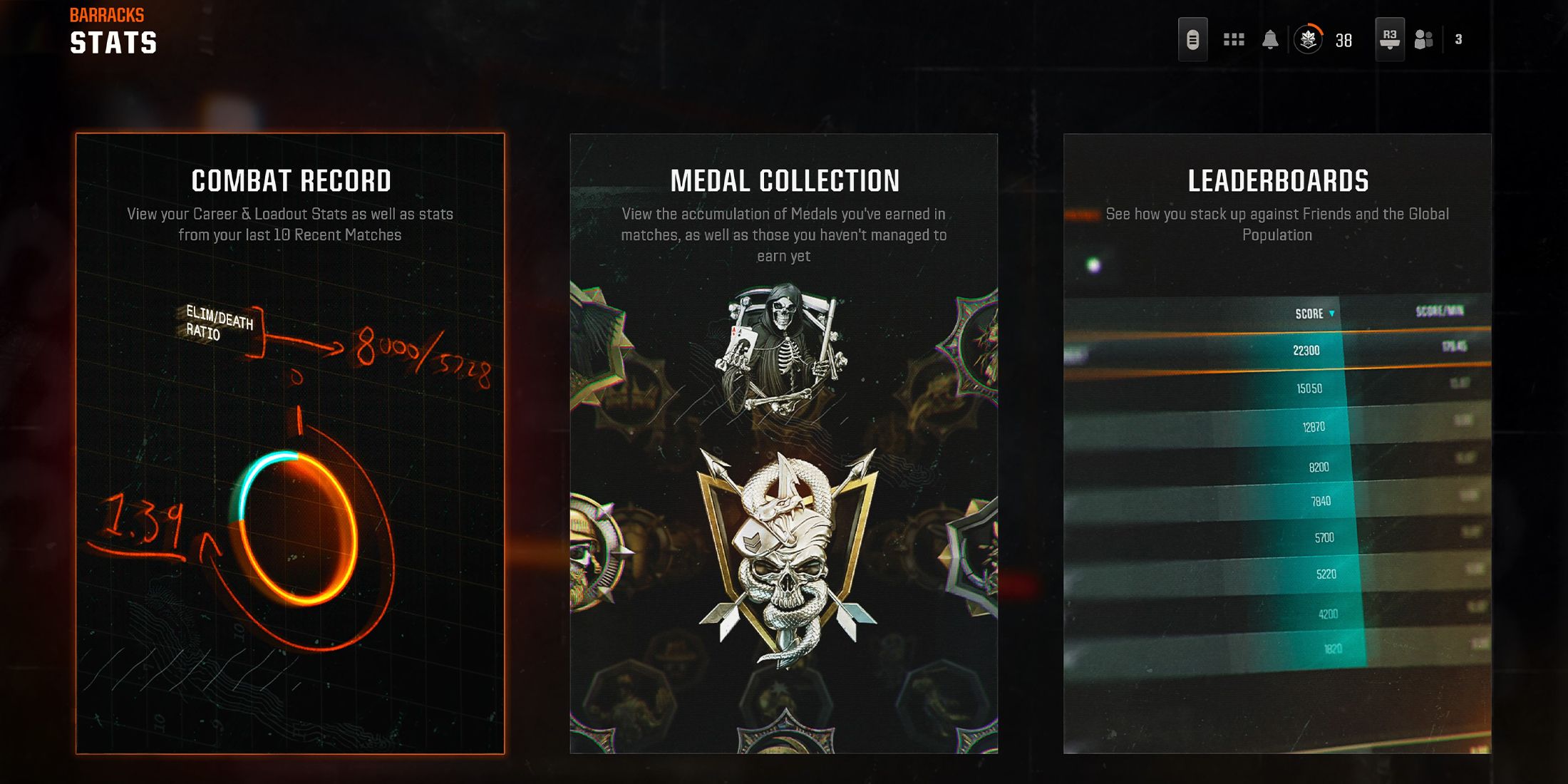1568x784 pixels.
Task: Open the Combat Record card
Action: pyautogui.click(x=290, y=443)
